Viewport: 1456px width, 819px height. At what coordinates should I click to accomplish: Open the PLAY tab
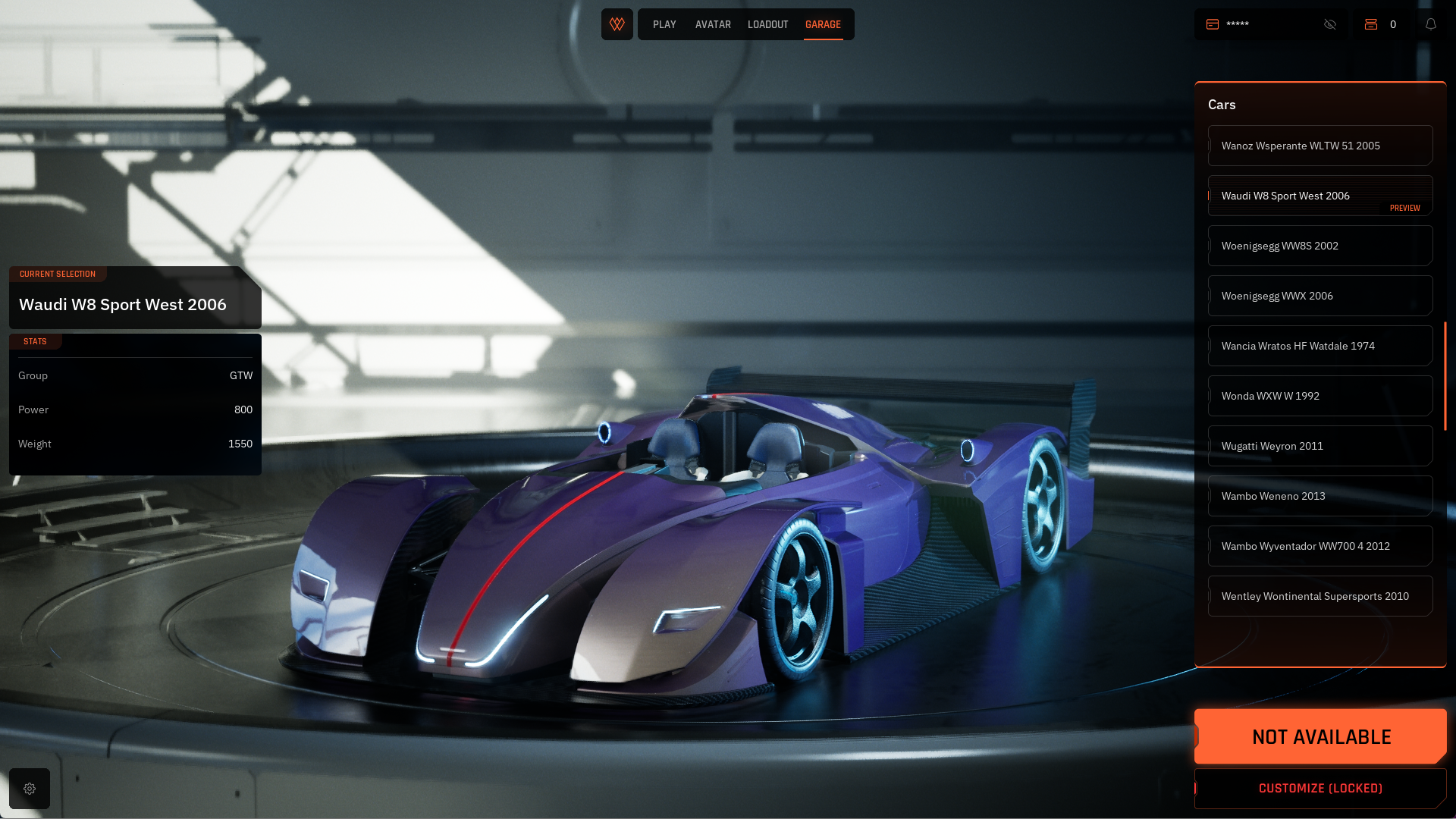(x=664, y=24)
